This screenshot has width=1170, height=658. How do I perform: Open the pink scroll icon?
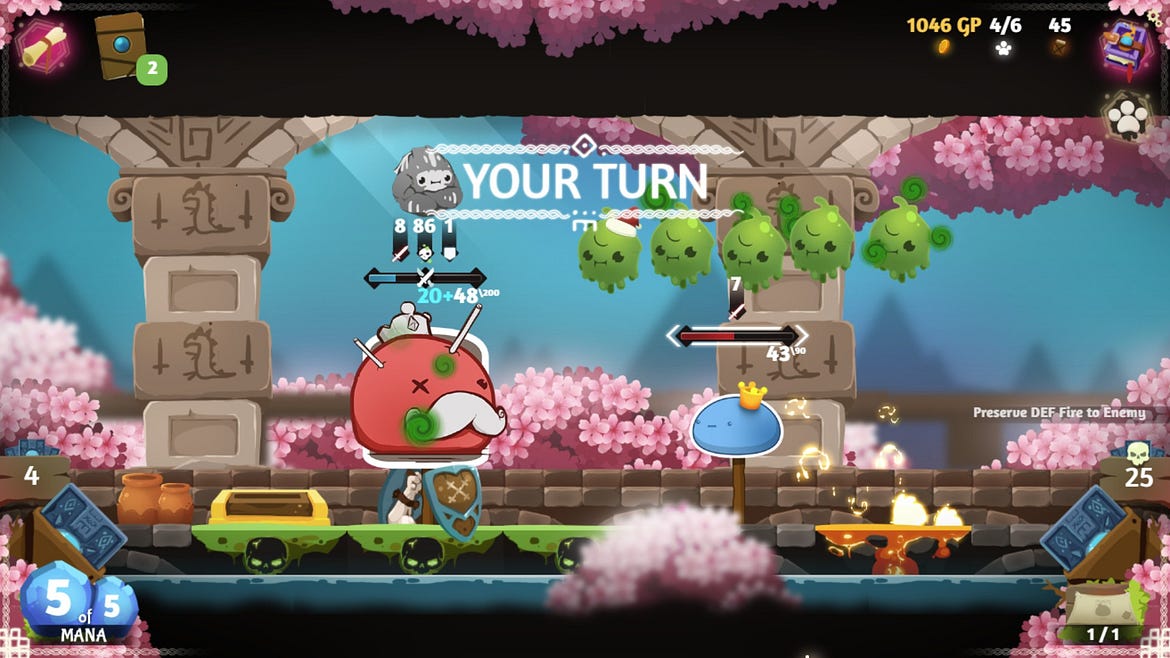coord(42,45)
